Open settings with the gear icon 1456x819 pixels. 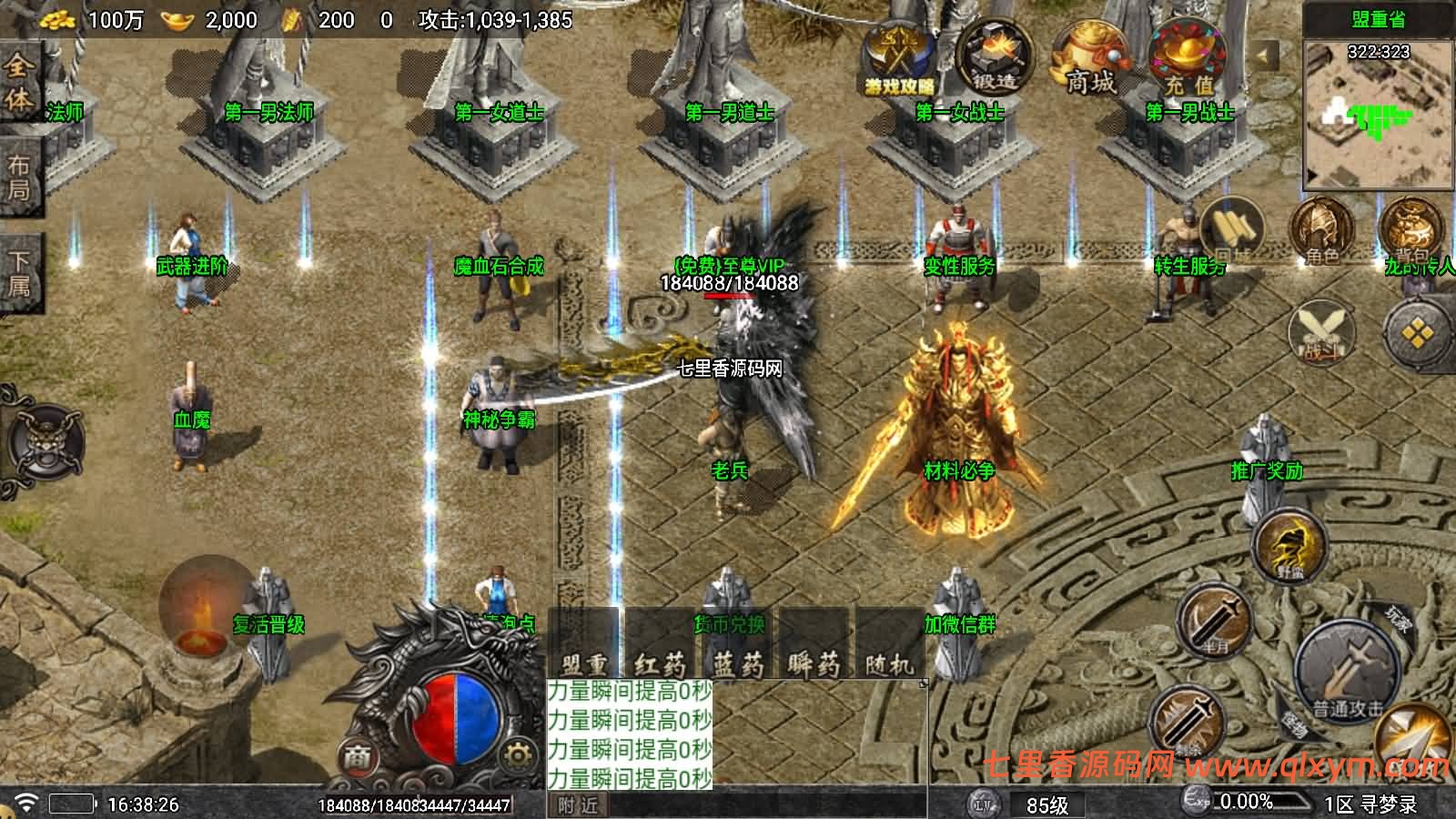click(517, 754)
